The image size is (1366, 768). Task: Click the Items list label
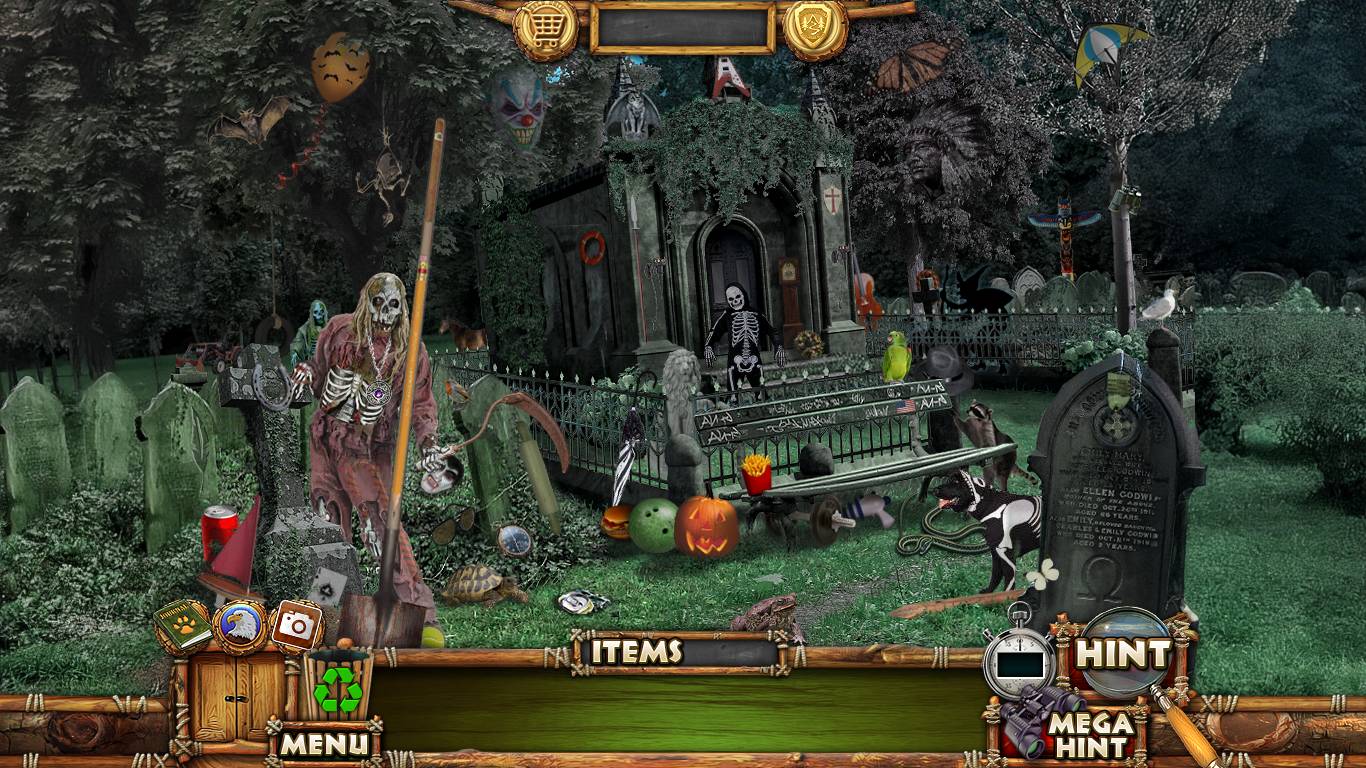pyautogui.click(x=636, y=652)
